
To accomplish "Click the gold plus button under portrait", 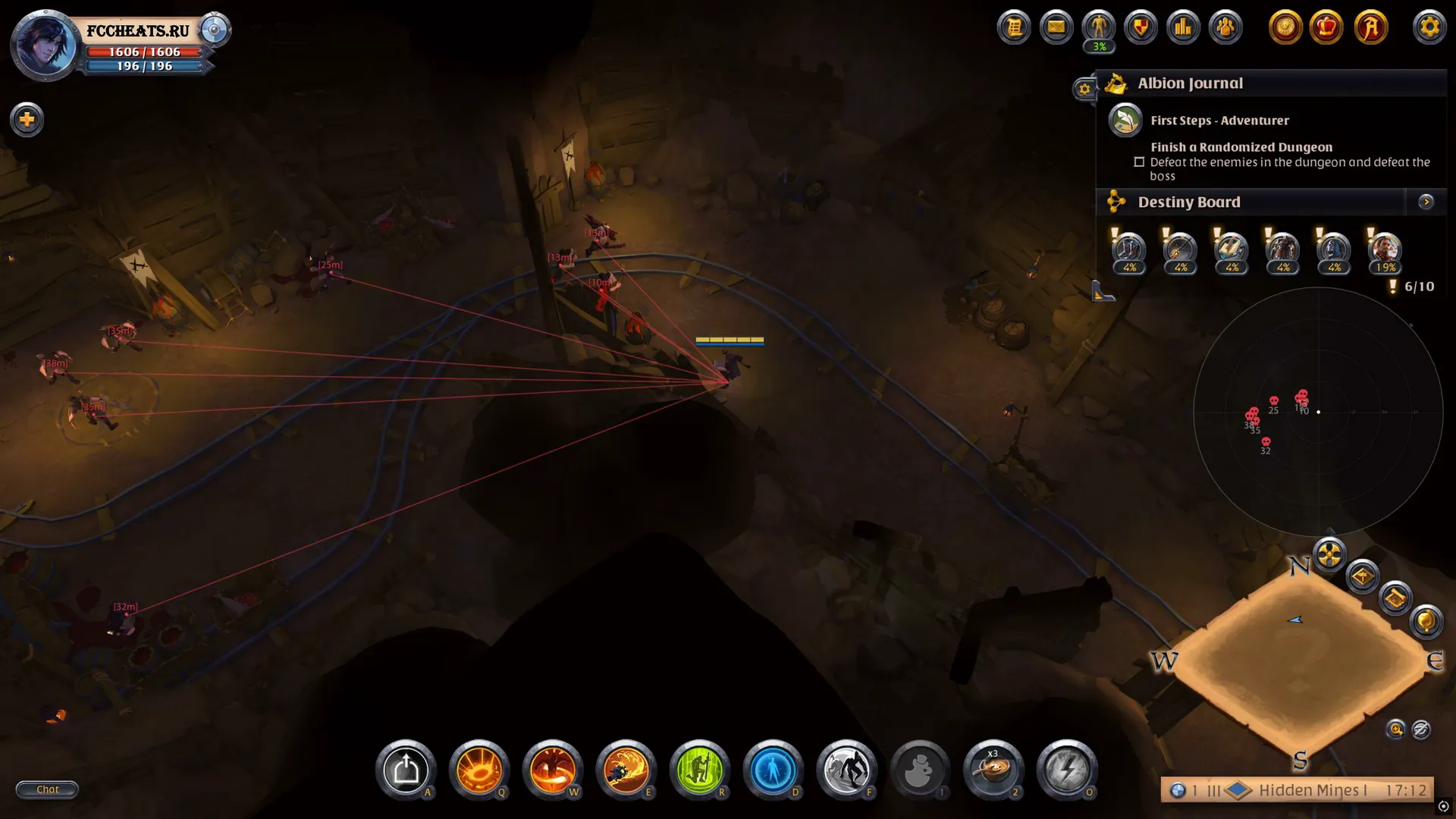I will click(x=27, y=120).
